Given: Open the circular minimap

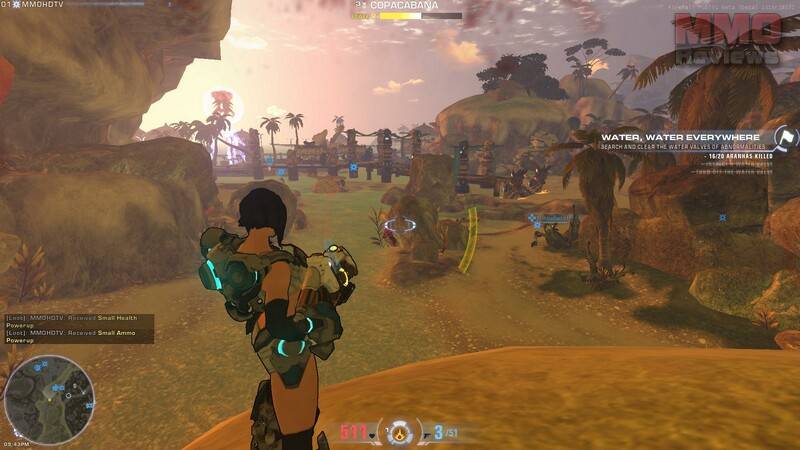Looking at the screenshot, I should tap(49, 400).
